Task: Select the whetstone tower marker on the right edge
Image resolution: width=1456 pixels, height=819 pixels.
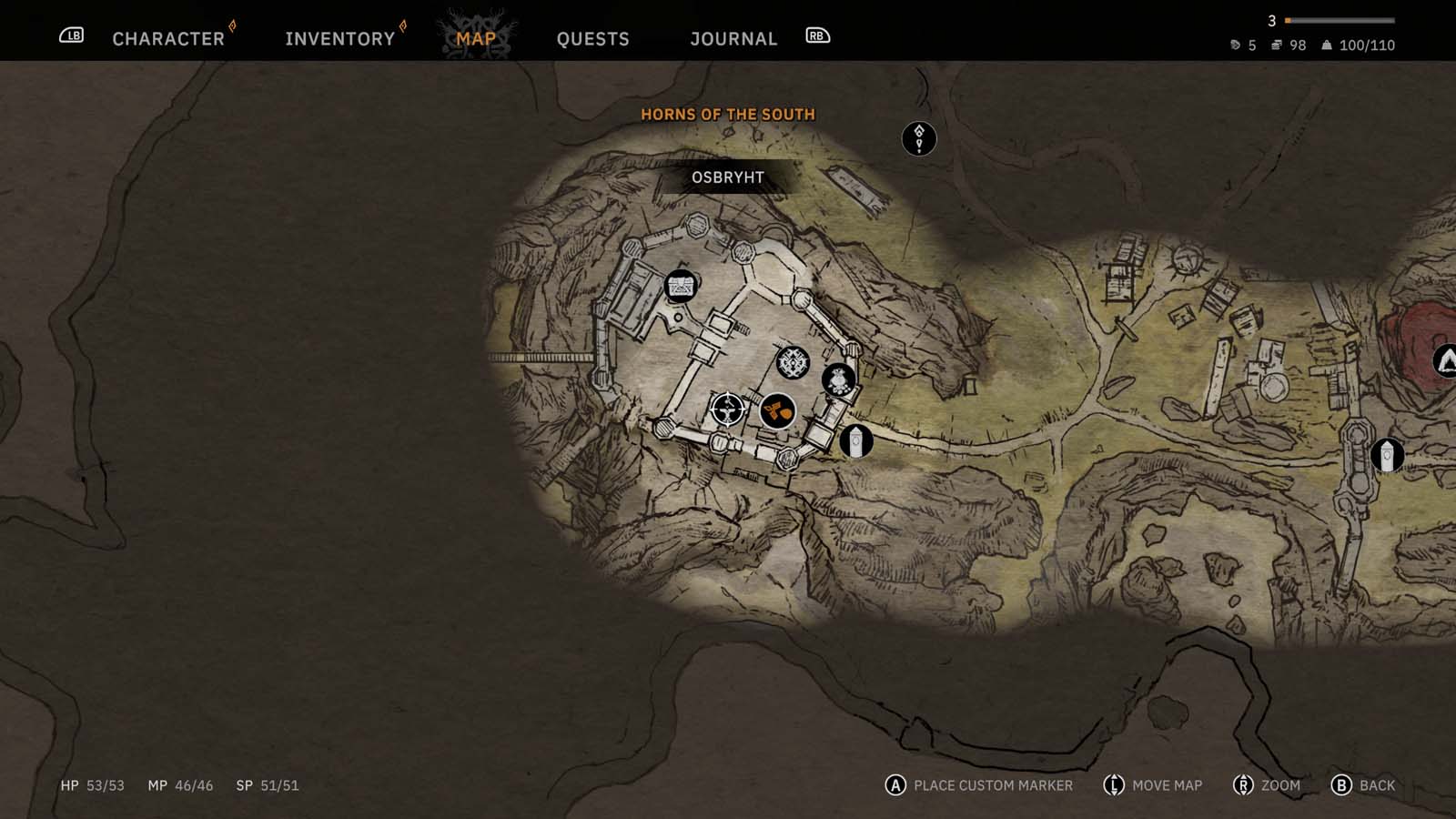Action: coord(1387,456)
